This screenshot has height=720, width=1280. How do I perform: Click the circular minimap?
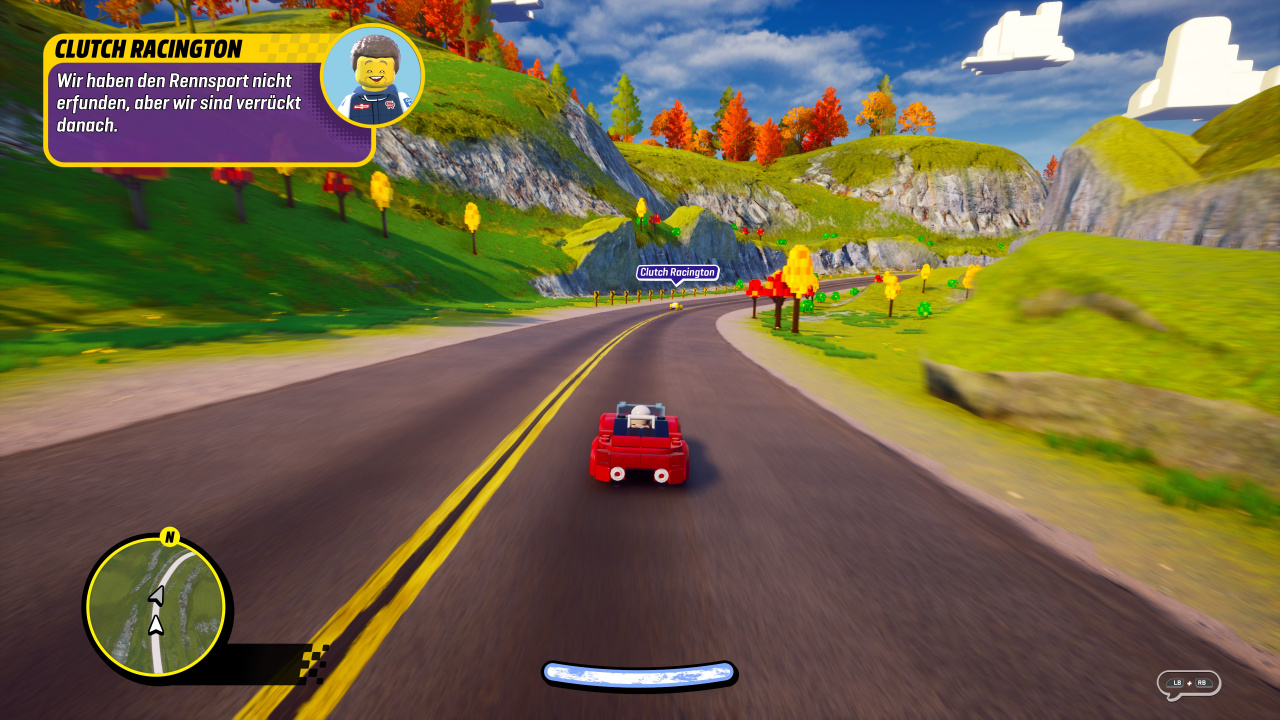tap(155, 608)
